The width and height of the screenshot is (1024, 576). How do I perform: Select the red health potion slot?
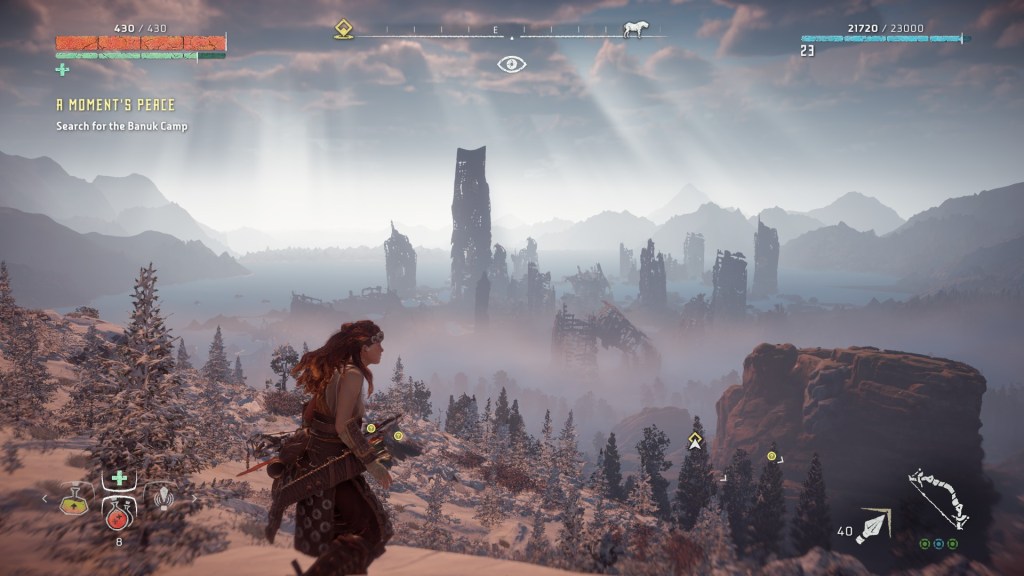pos(118,512)
